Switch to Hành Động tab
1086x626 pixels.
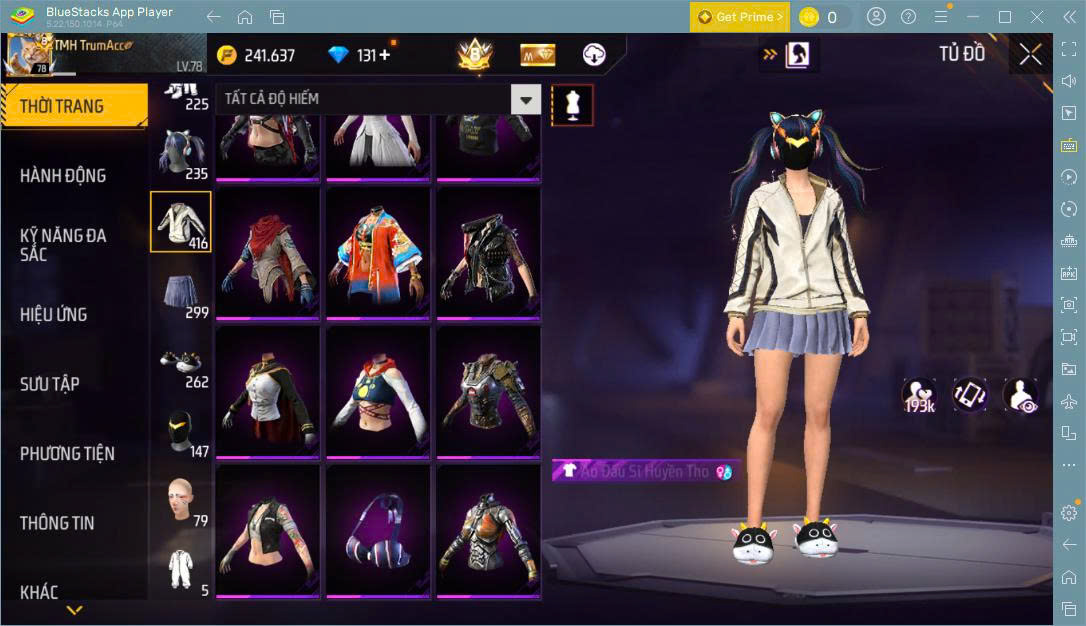coord(64,176)
